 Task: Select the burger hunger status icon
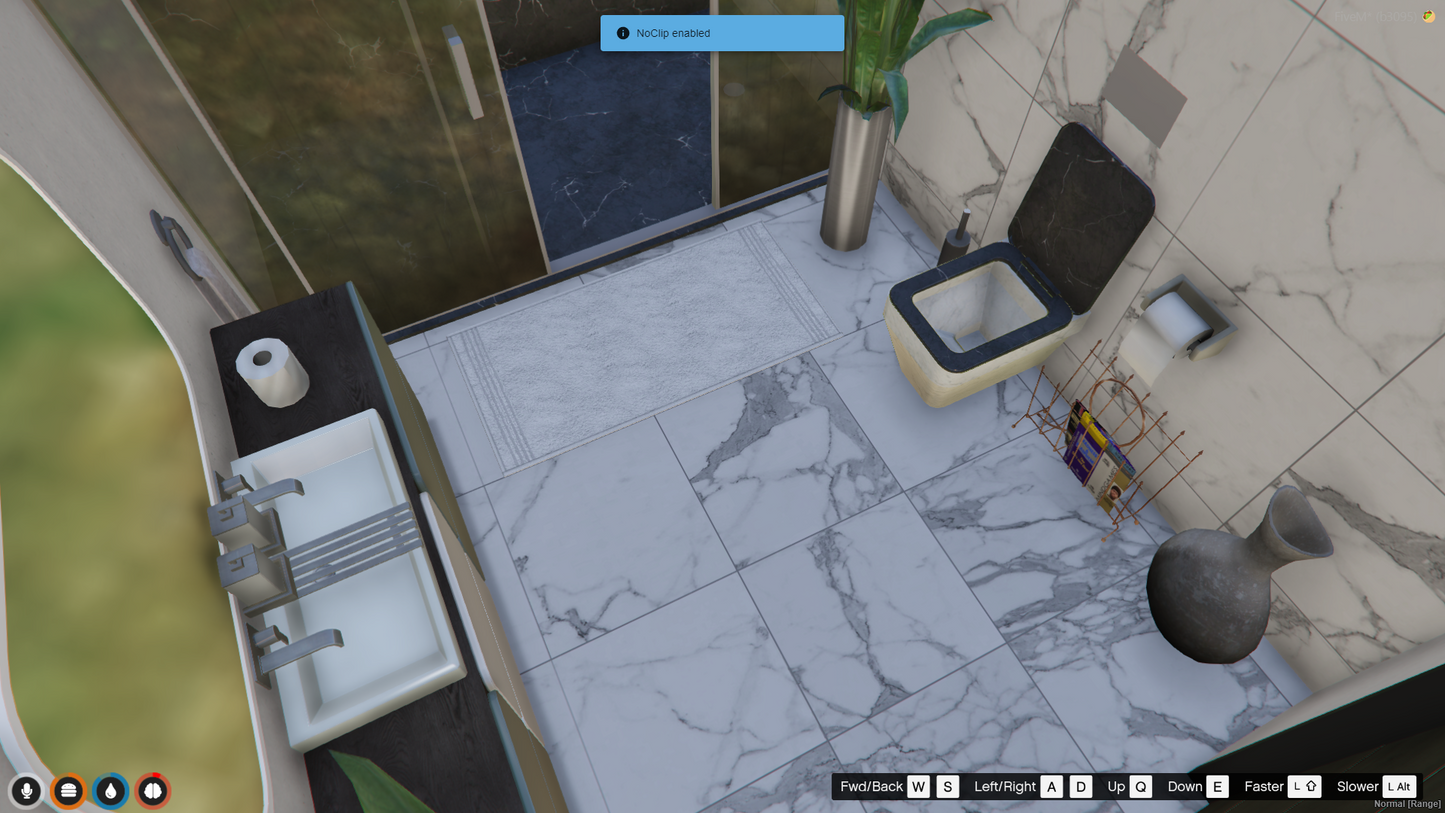tap(68, 791)
